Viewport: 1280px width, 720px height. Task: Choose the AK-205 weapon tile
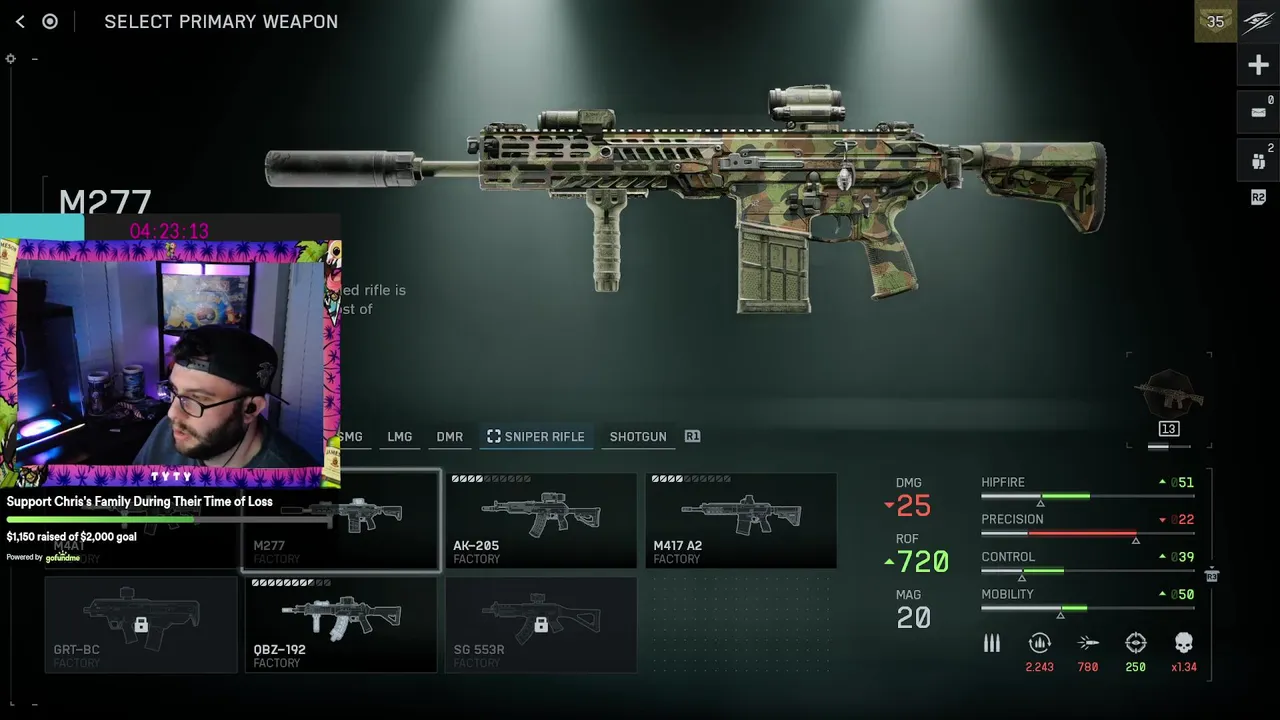[541, 521]
